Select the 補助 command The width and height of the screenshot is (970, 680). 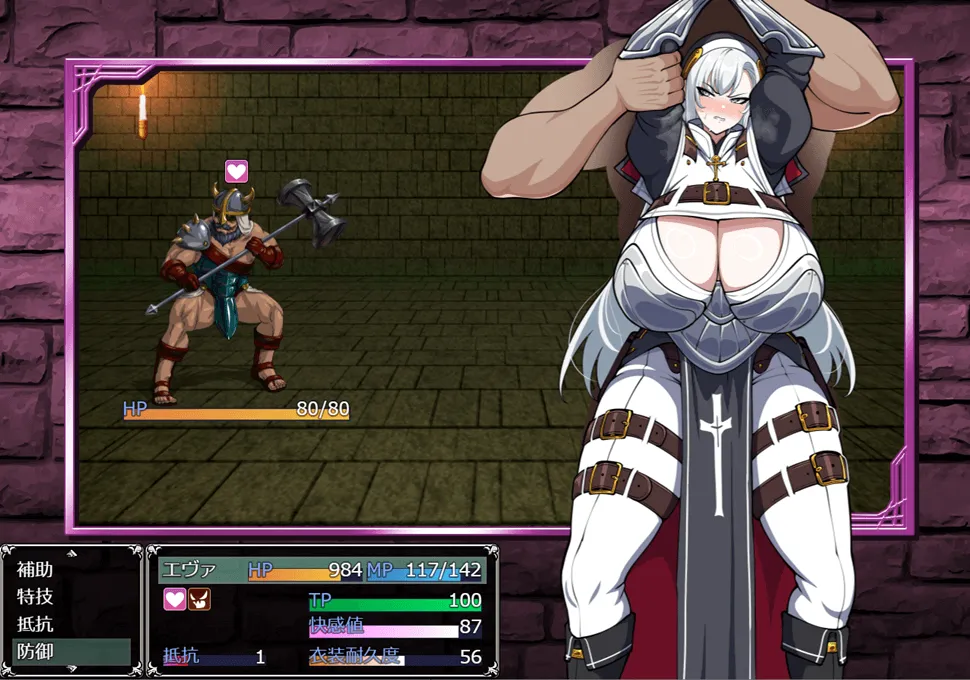coord(36,570)
